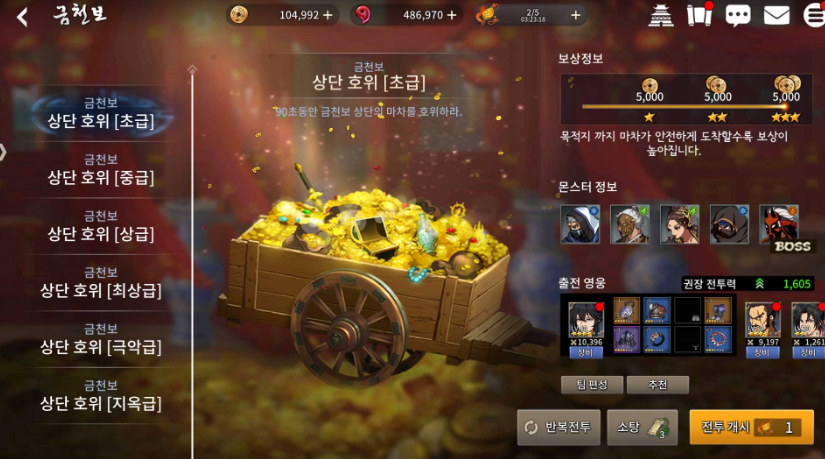Open 팀 편성 team formation
The image size is (825, 459).
click(592, 385)
